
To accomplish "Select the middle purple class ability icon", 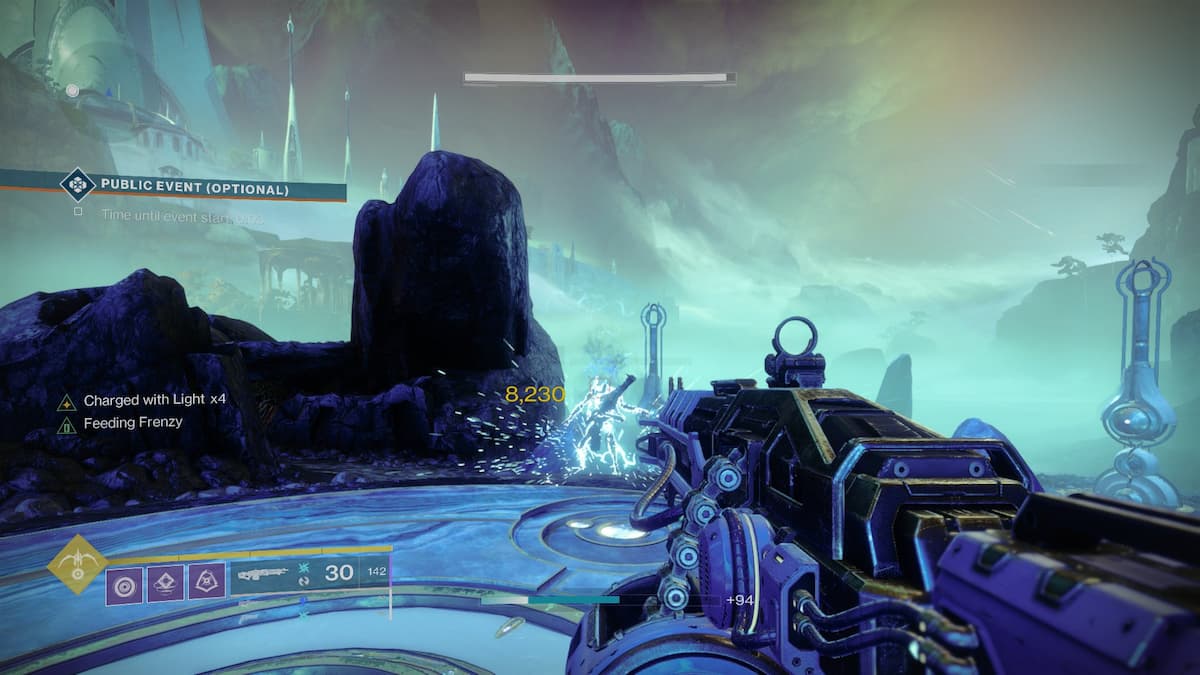I will click(165, 584).
